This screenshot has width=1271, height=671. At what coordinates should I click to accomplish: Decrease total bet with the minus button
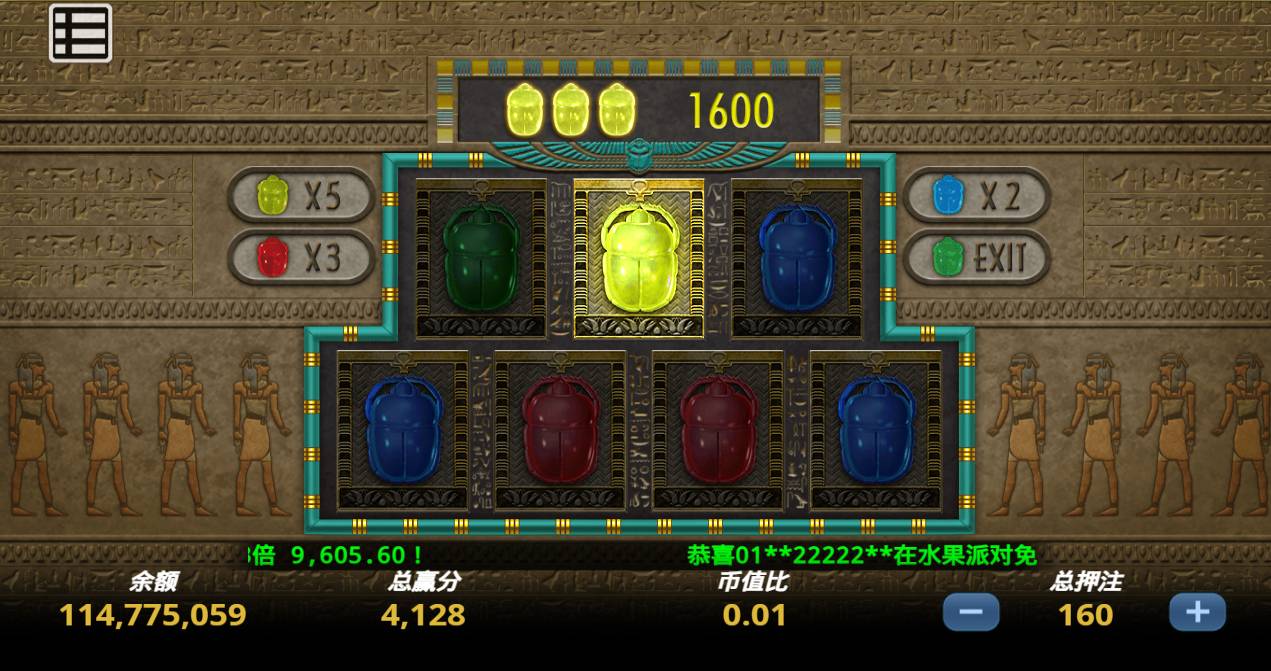970,611
